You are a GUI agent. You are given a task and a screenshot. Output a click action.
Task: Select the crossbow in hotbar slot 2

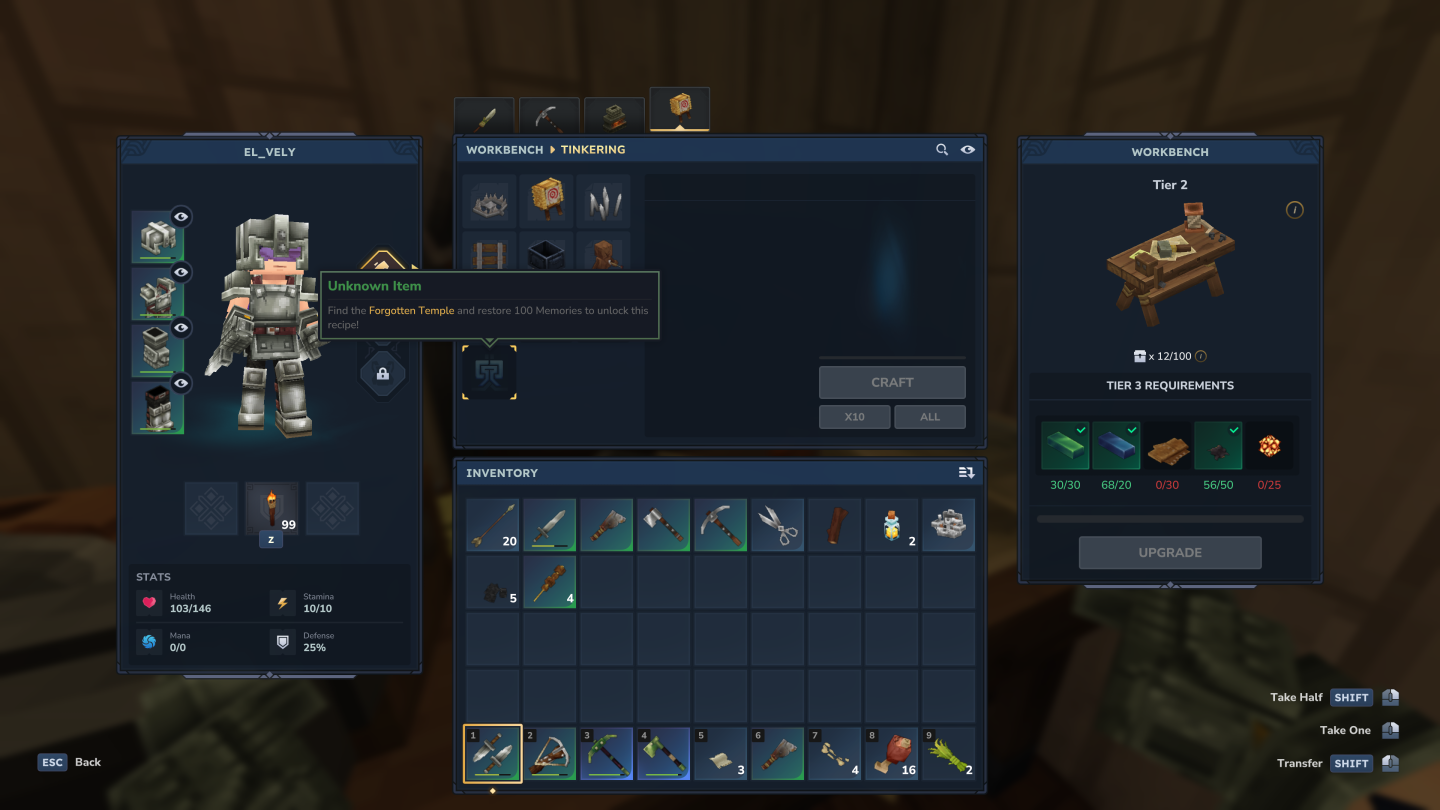550,754
